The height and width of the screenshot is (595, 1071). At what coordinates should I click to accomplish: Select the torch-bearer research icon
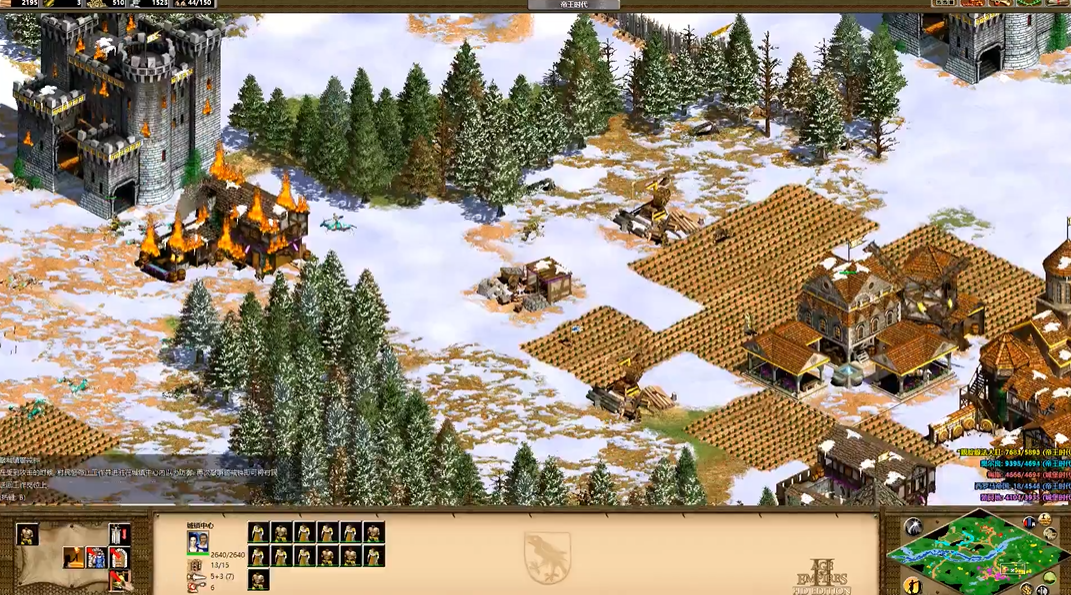[74, 557]
